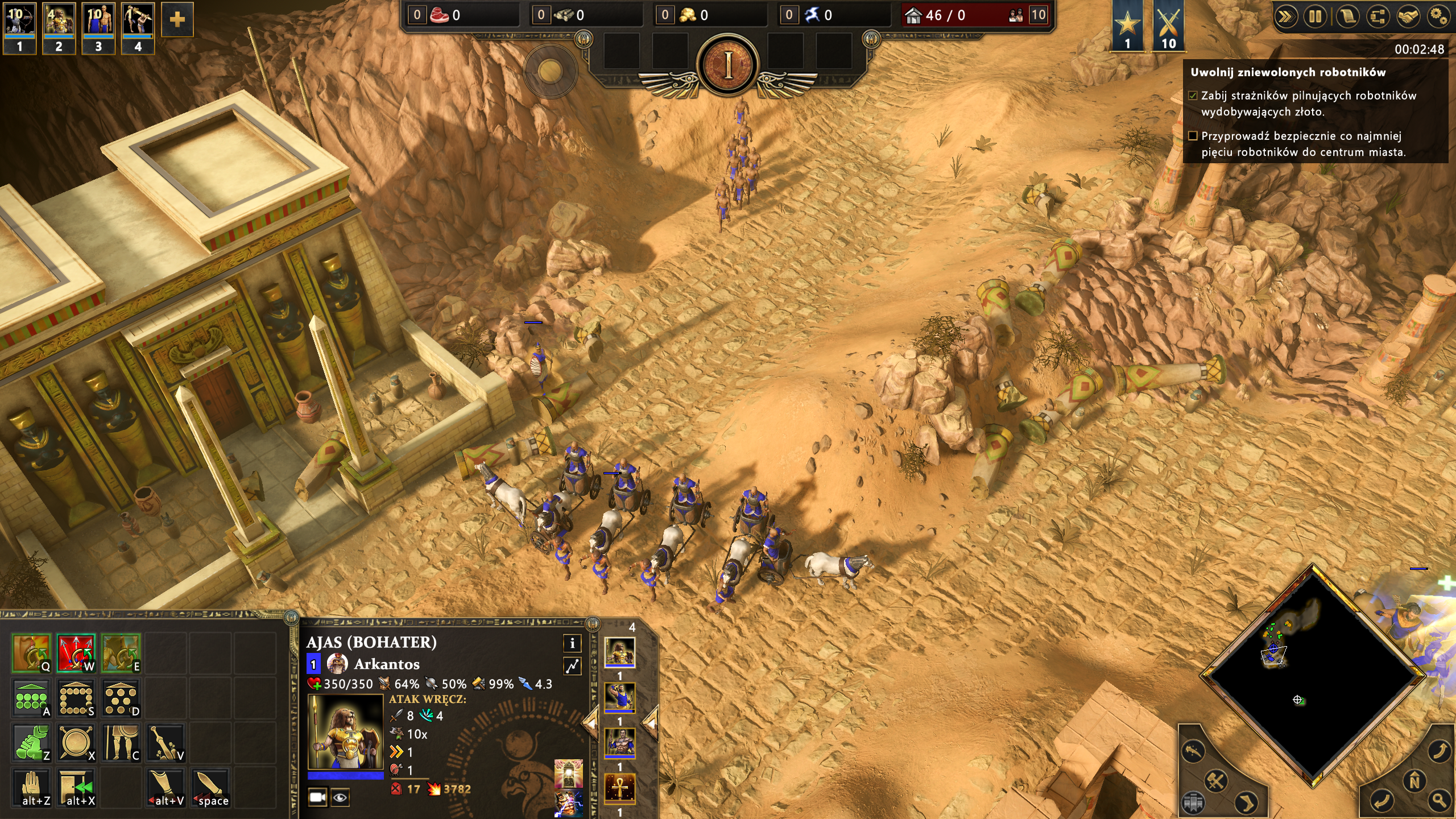Click the minimap
This screenshot has width=1456, height=819.
1313,676
